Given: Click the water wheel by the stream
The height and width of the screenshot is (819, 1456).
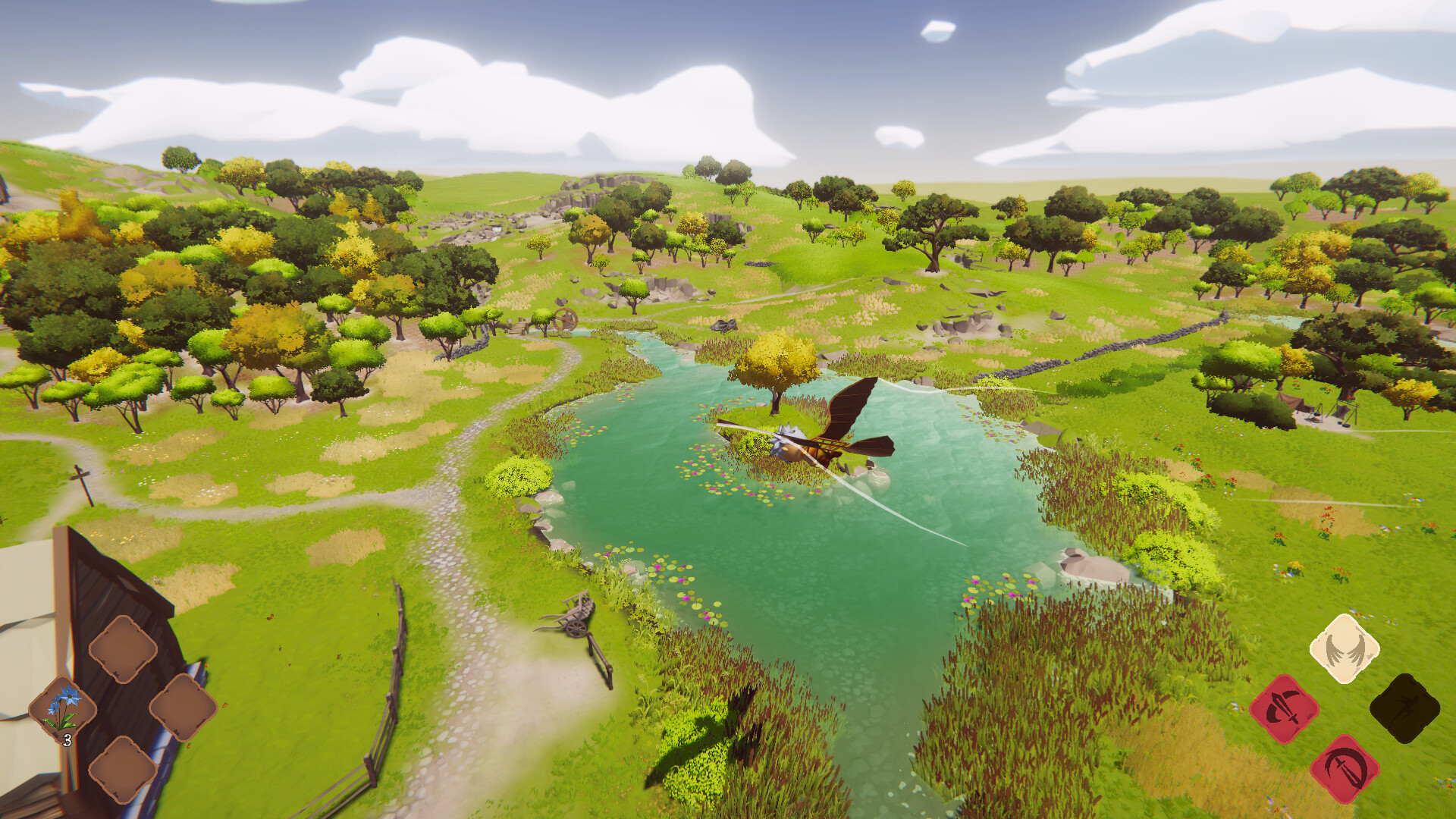Looking at the screenshot, I should (567, 322).
